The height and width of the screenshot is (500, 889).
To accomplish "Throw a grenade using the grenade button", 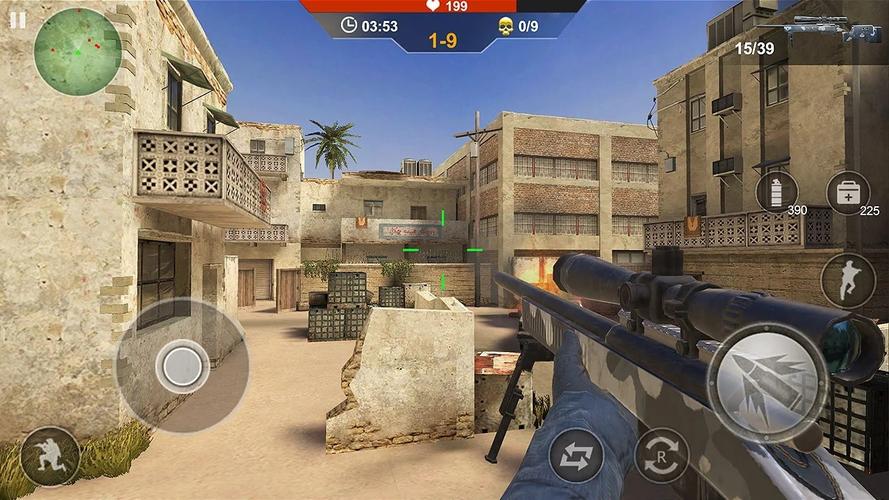I will [776, 191].
